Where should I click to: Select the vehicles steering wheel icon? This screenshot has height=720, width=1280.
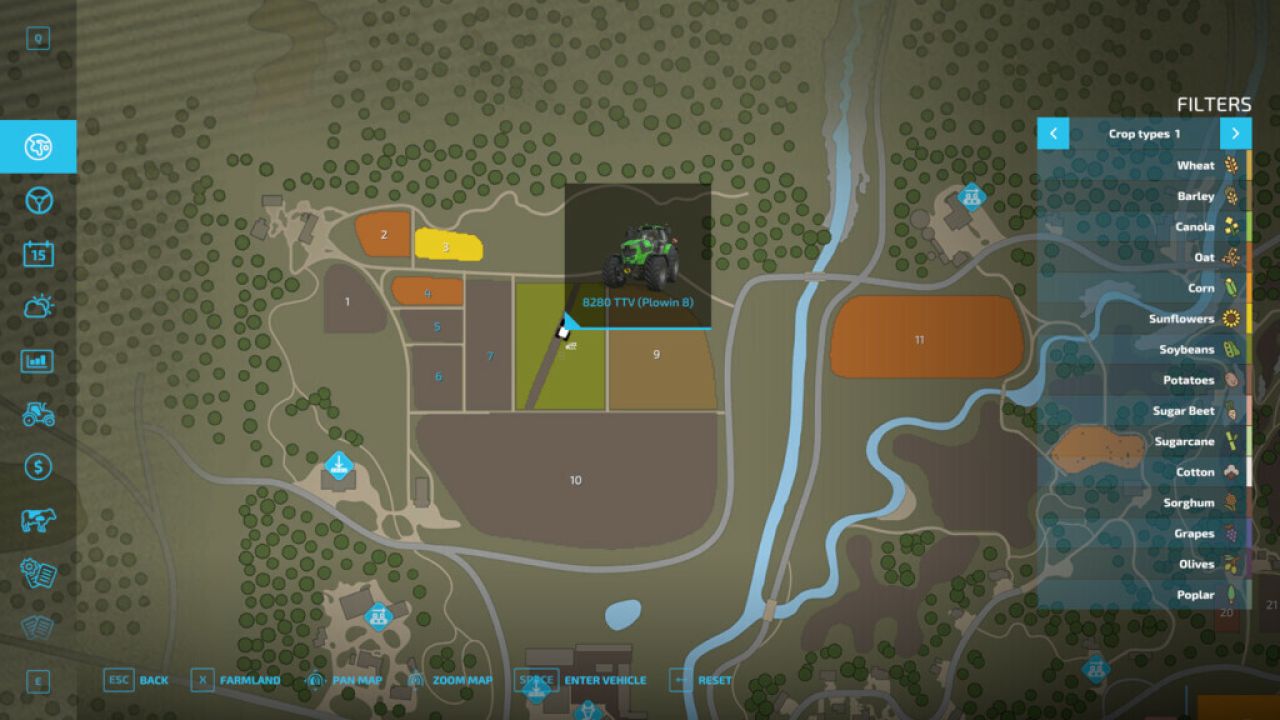37,200
